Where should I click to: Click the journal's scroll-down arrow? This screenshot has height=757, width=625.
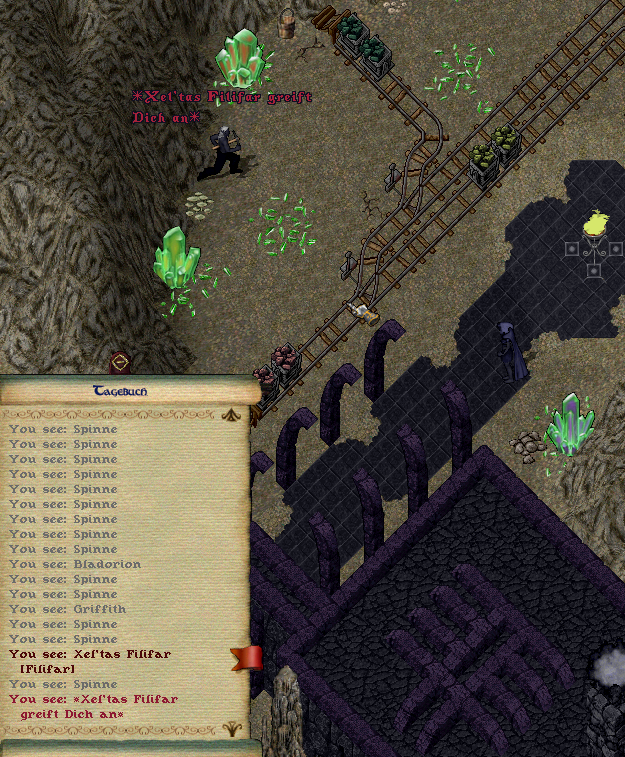pos(233,727)
